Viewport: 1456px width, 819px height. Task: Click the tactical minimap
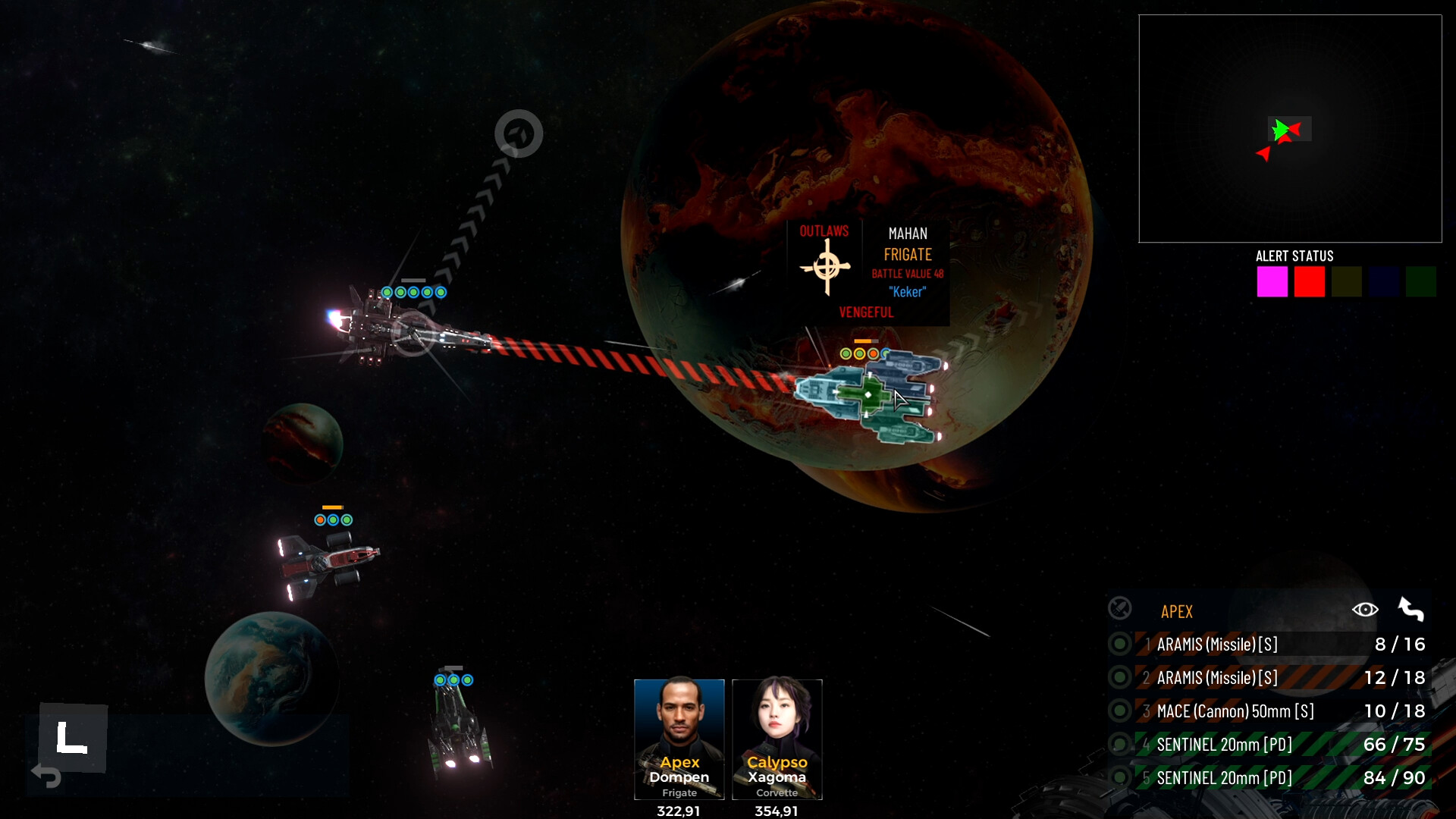[1289, 129]
